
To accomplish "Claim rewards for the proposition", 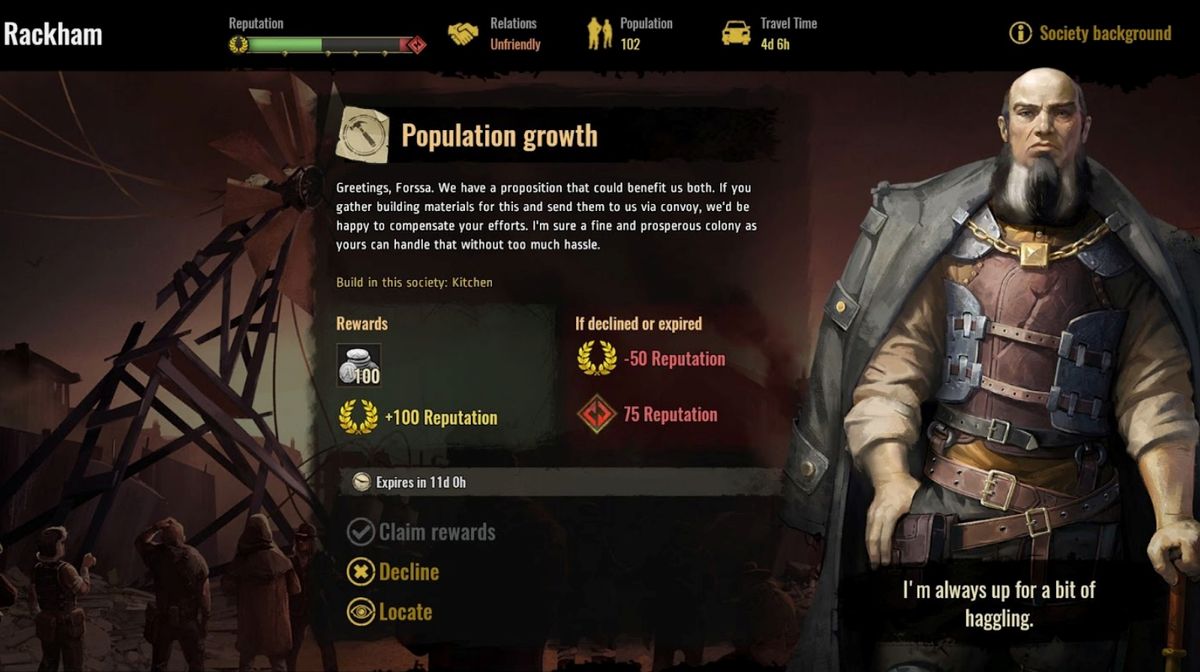I will 421,532.
